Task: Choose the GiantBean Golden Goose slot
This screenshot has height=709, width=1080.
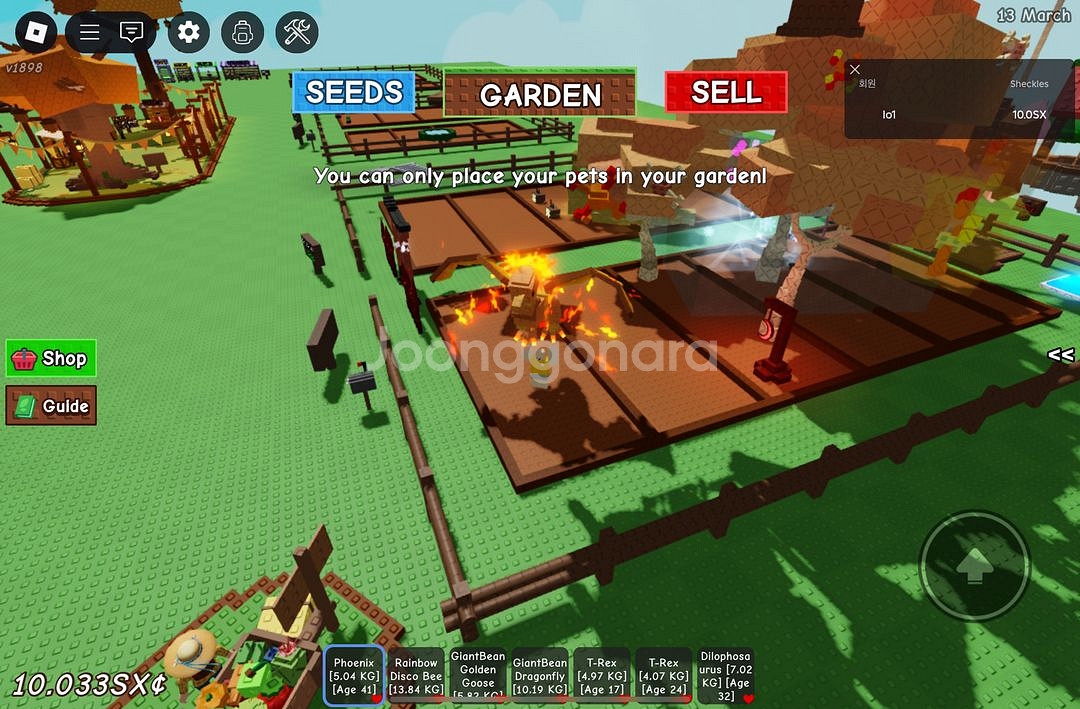Action: click(478, 676)
